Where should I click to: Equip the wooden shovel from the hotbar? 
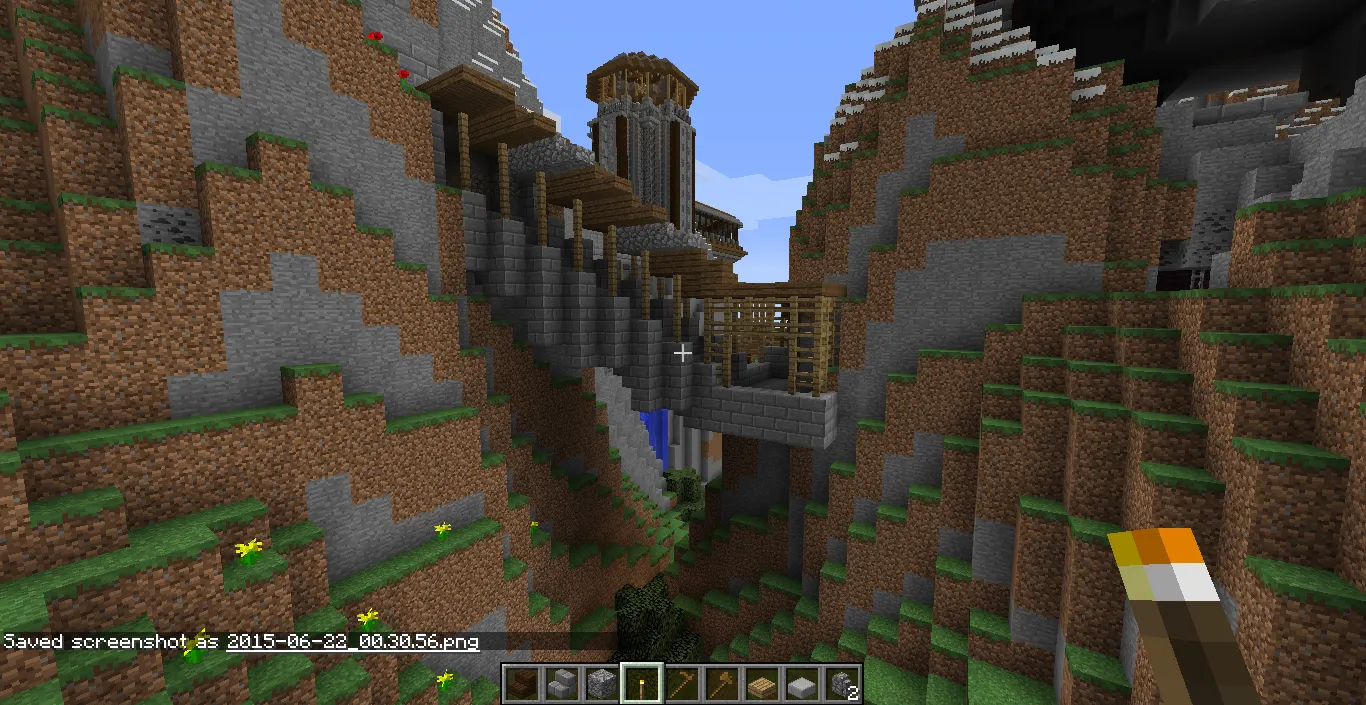(721, 684)
